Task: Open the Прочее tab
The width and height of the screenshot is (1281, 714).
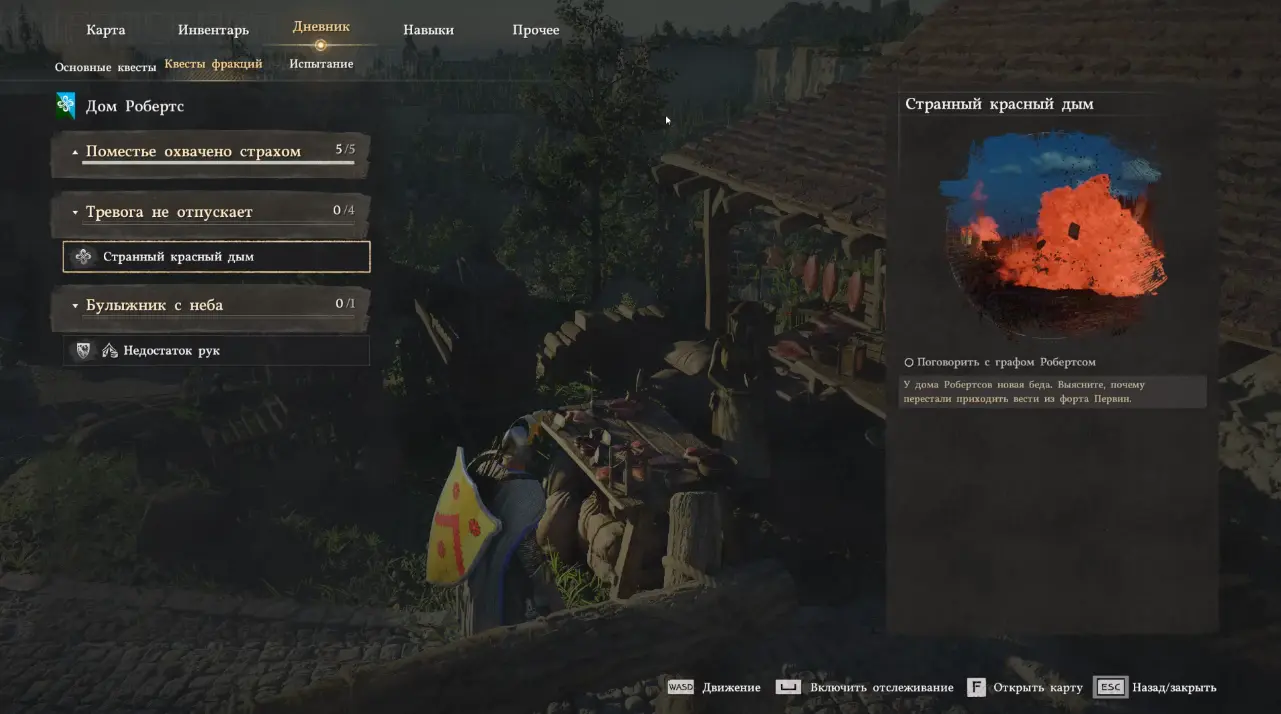Action: 536,30
